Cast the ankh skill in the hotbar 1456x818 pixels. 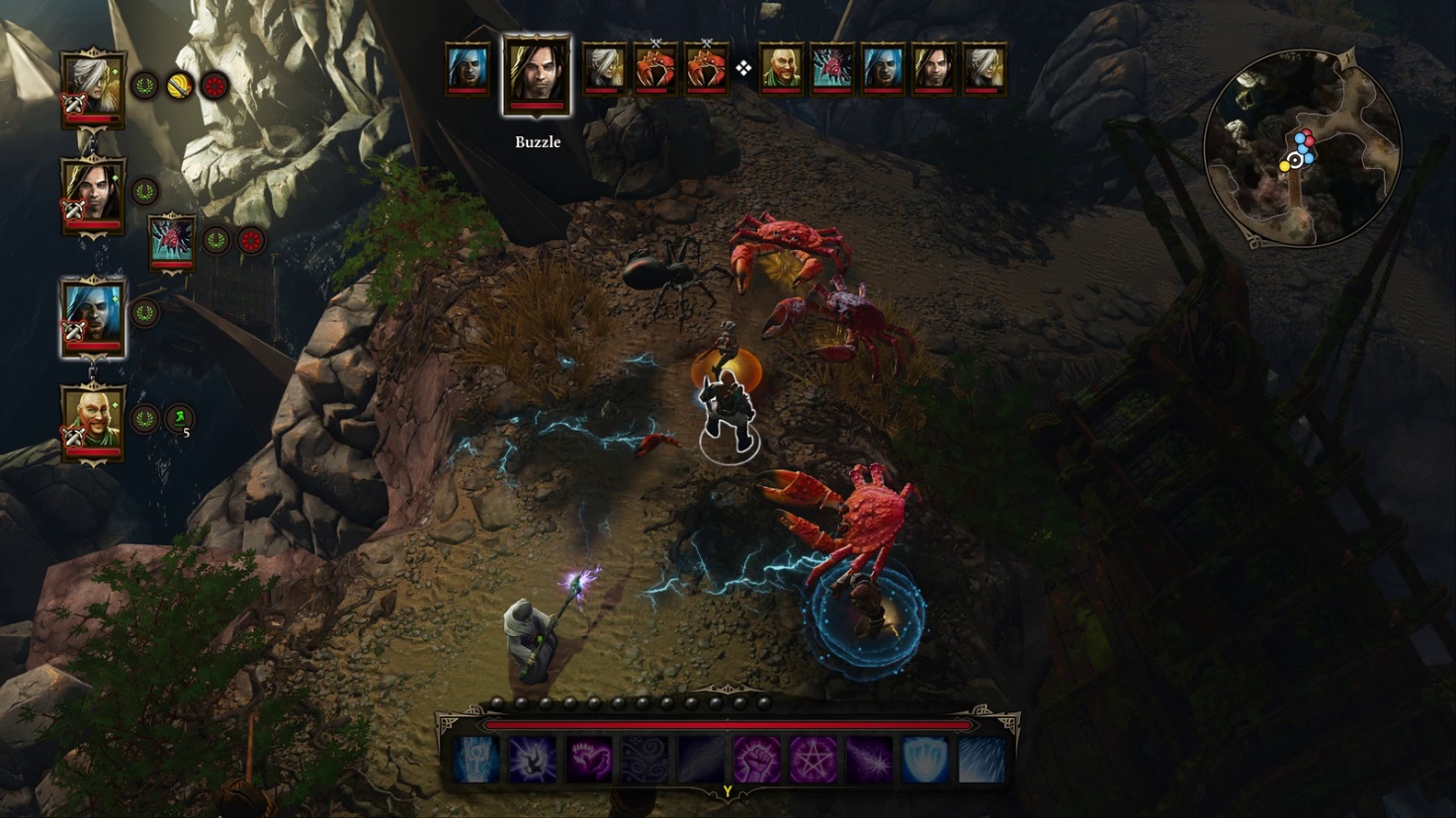(x=476, y=760)
